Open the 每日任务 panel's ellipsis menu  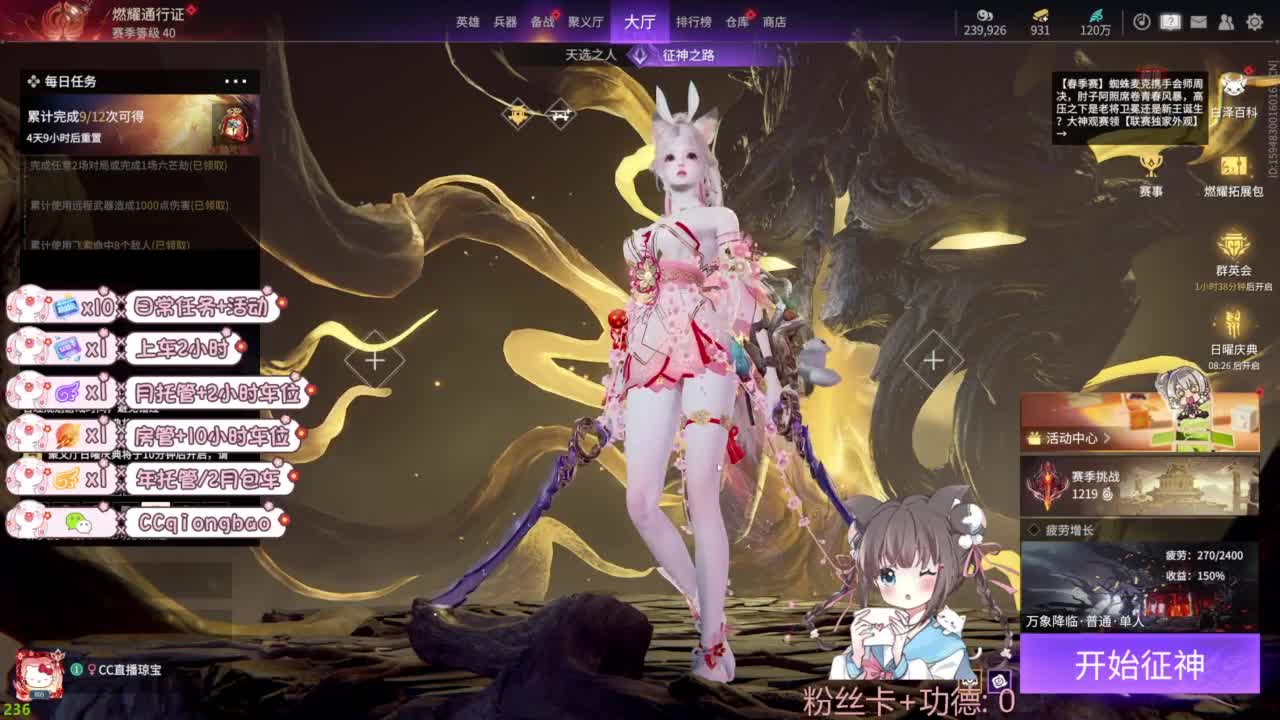tap(237, 80)
